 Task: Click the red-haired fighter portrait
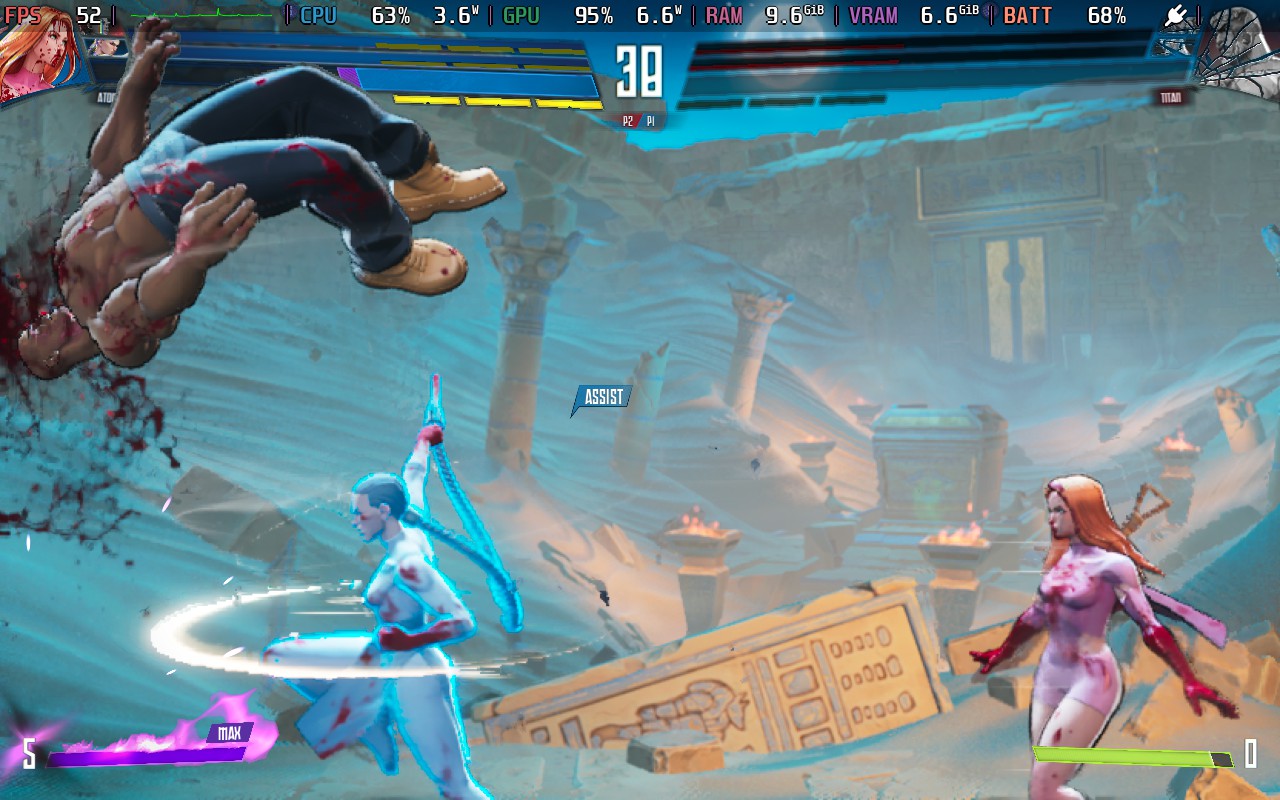tap(38, 55)
